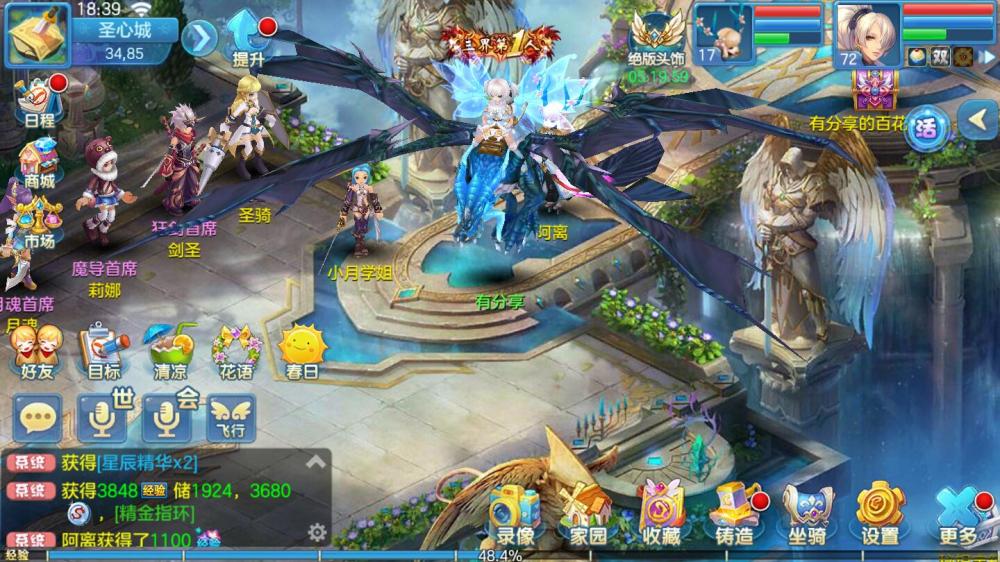1000x562 pixels.
Task: Open the 设置 settings gear
Action: click(x=880, y=513)
